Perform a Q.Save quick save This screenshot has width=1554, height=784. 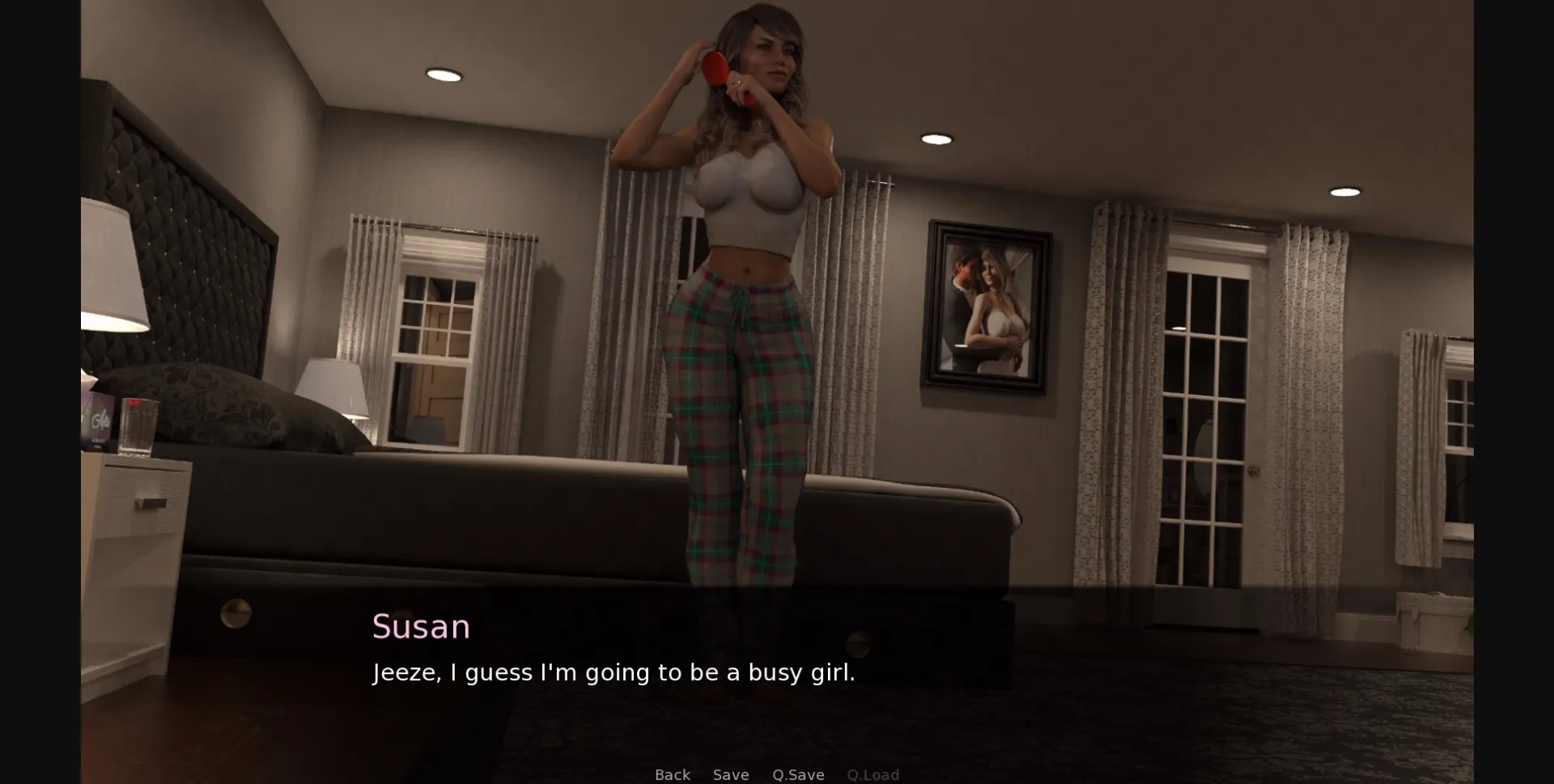pyautogui.click(x=798, y=774)
